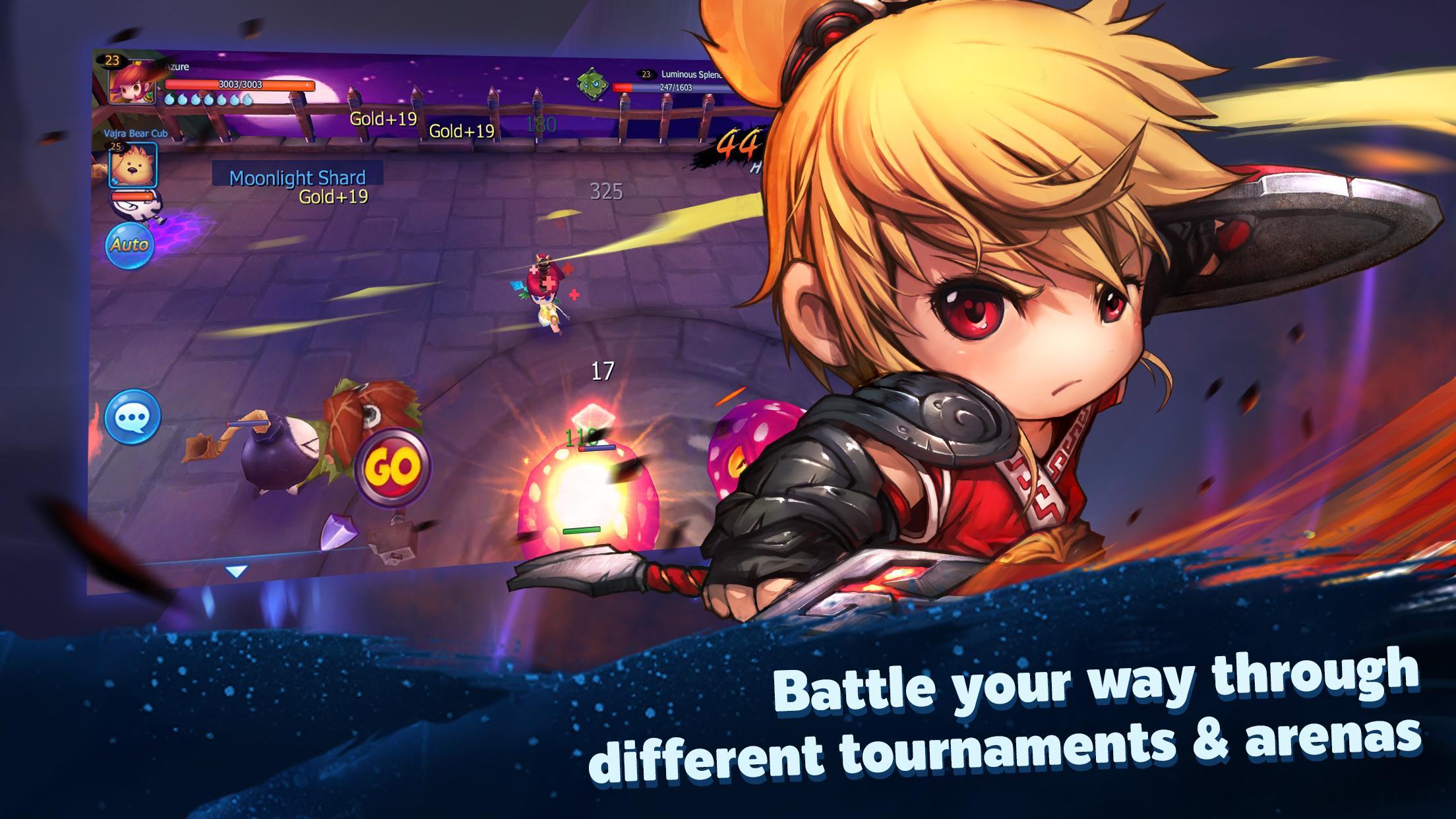Click the 325 damage number
Screen dimensions: 1456x819
[x=607, y=192]
